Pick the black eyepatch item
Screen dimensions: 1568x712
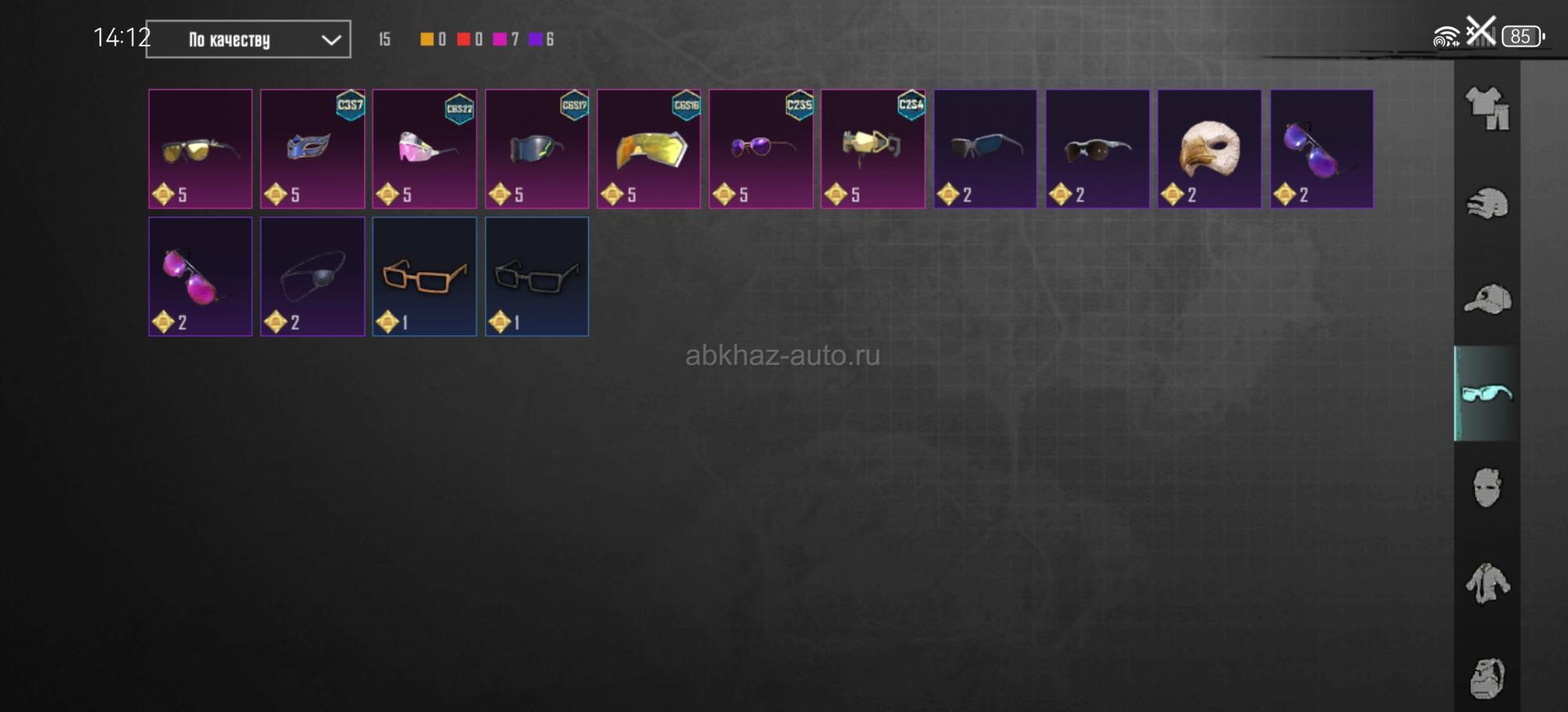312,276
